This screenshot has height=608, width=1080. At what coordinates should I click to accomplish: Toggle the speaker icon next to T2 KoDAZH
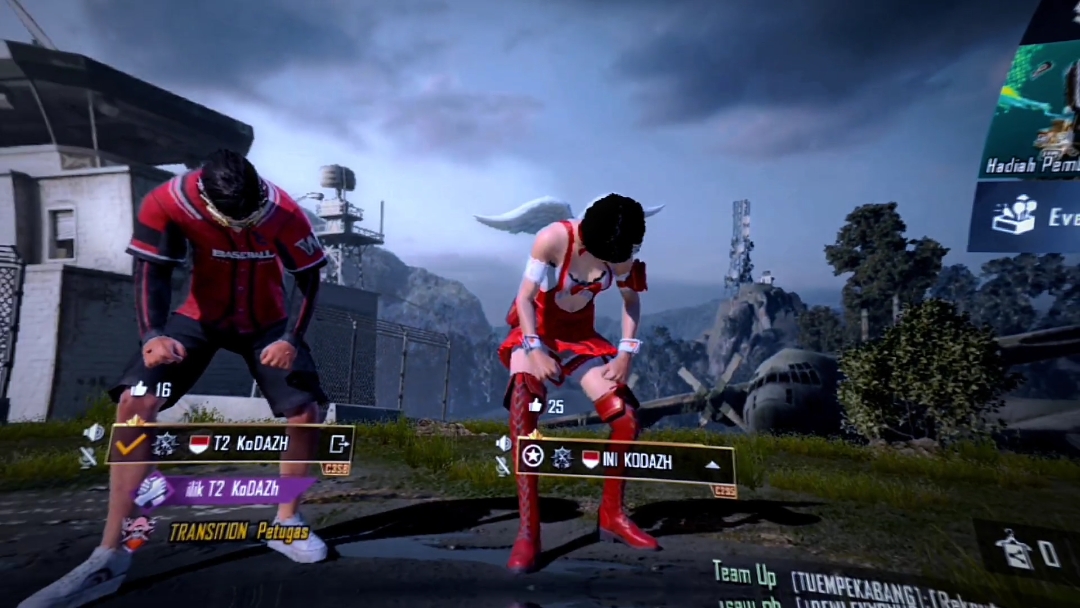(x=92, y=432)
